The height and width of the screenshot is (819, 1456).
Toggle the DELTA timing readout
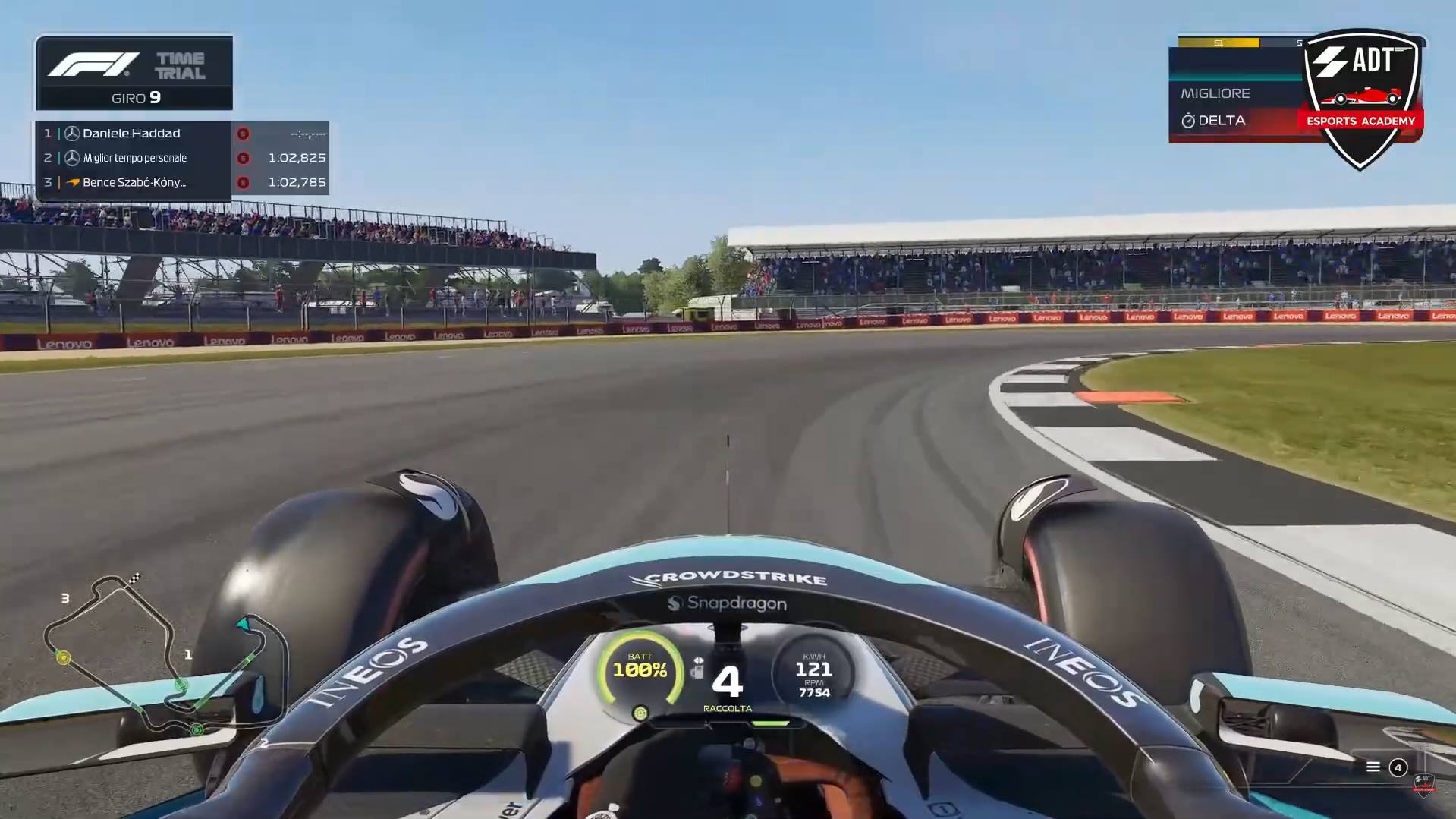point(1222,120)
